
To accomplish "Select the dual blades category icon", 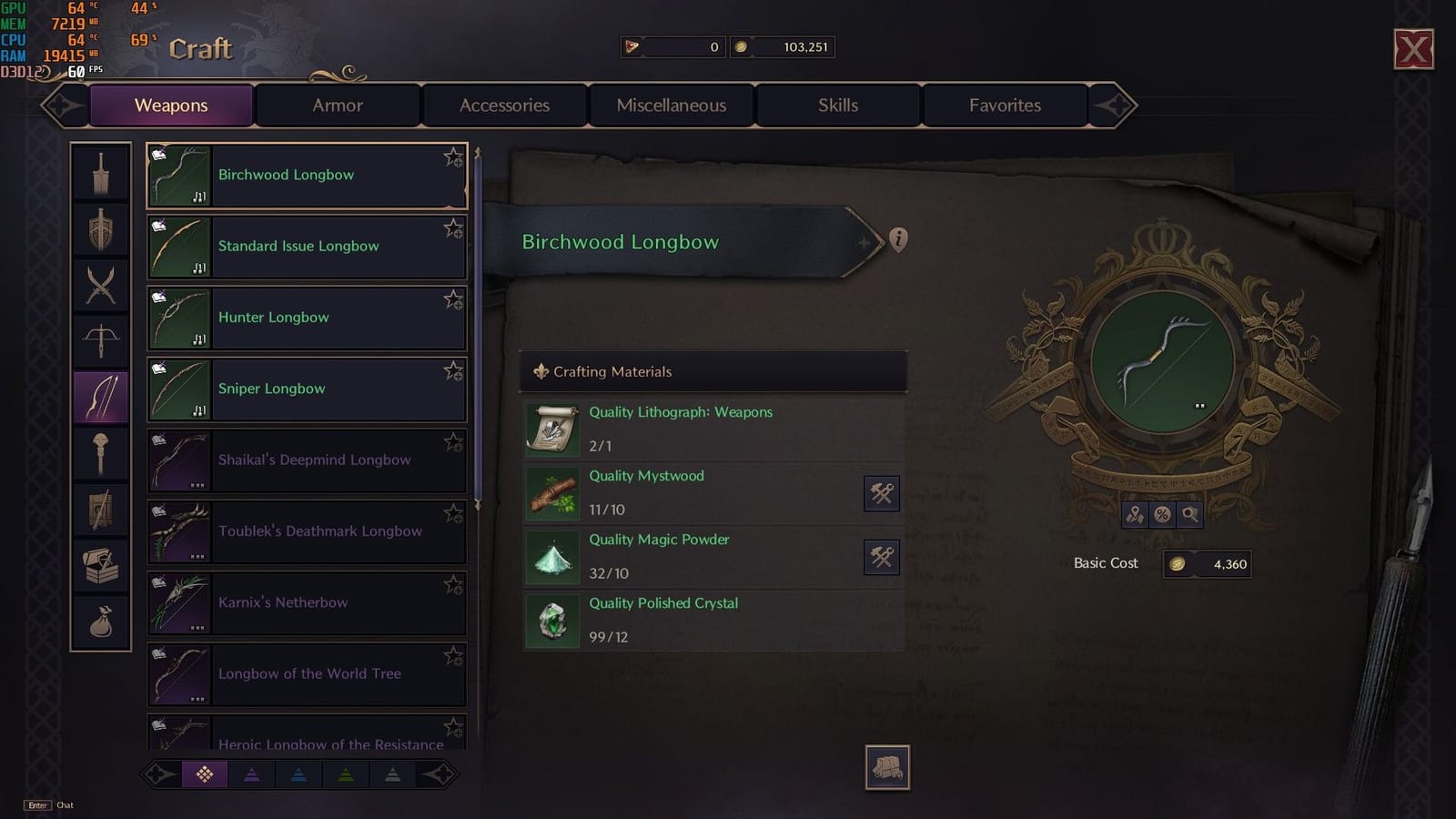I will point(101,283).
